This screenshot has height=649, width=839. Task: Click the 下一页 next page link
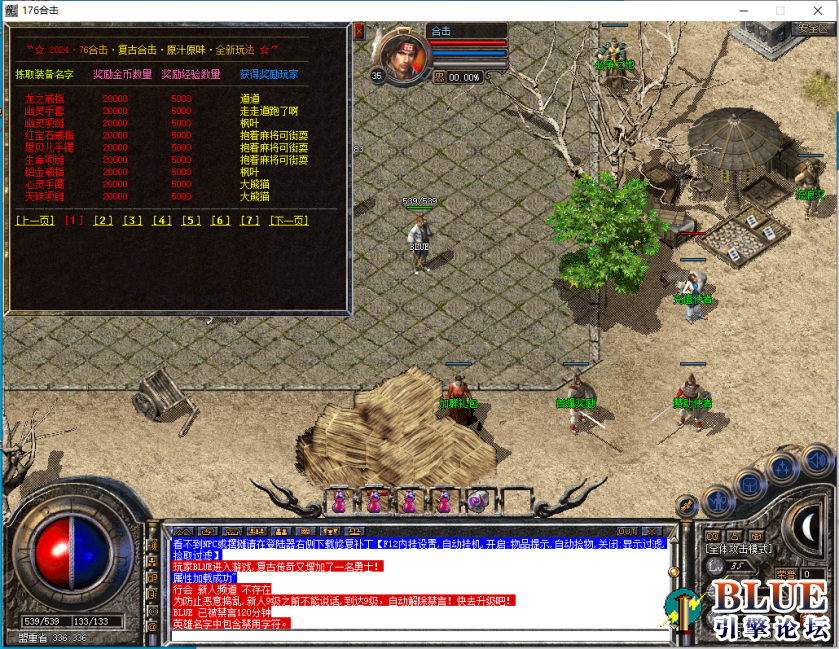(289, 220)
